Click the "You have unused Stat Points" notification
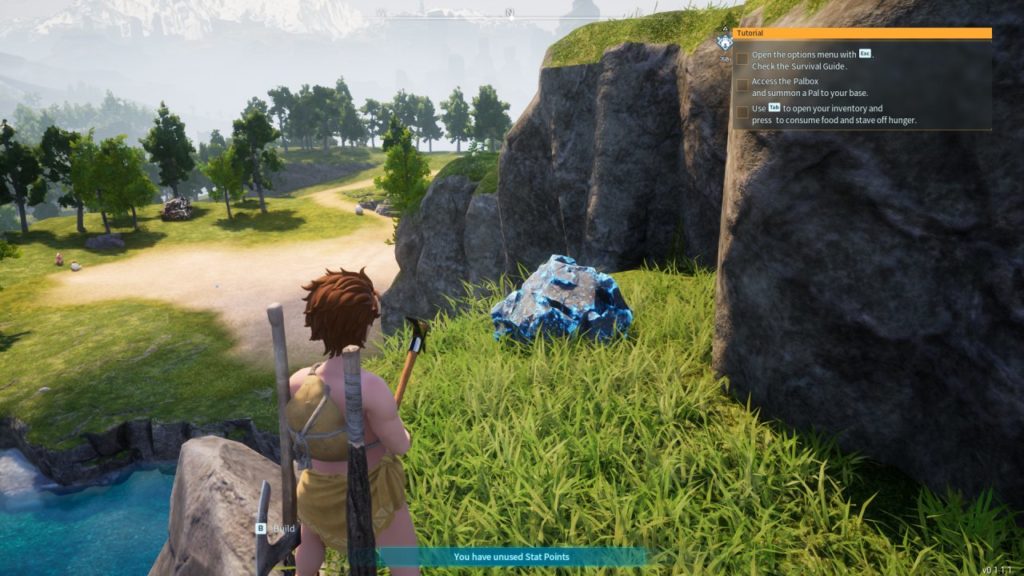 512,557
